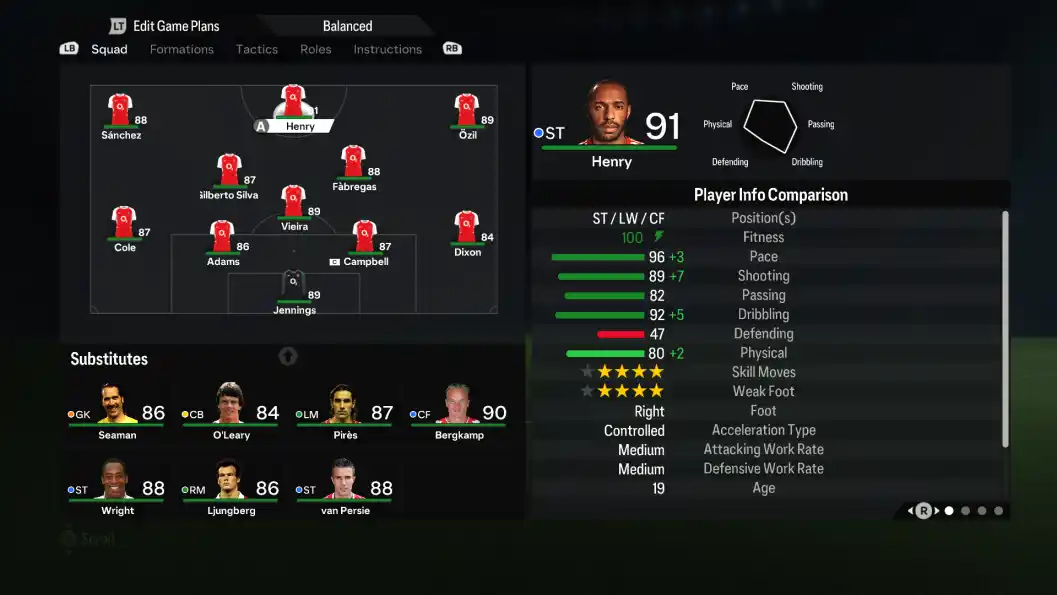Select midfielder Fàbregas
Viewport: 1057px width, 595px height.
click(353, 164)
